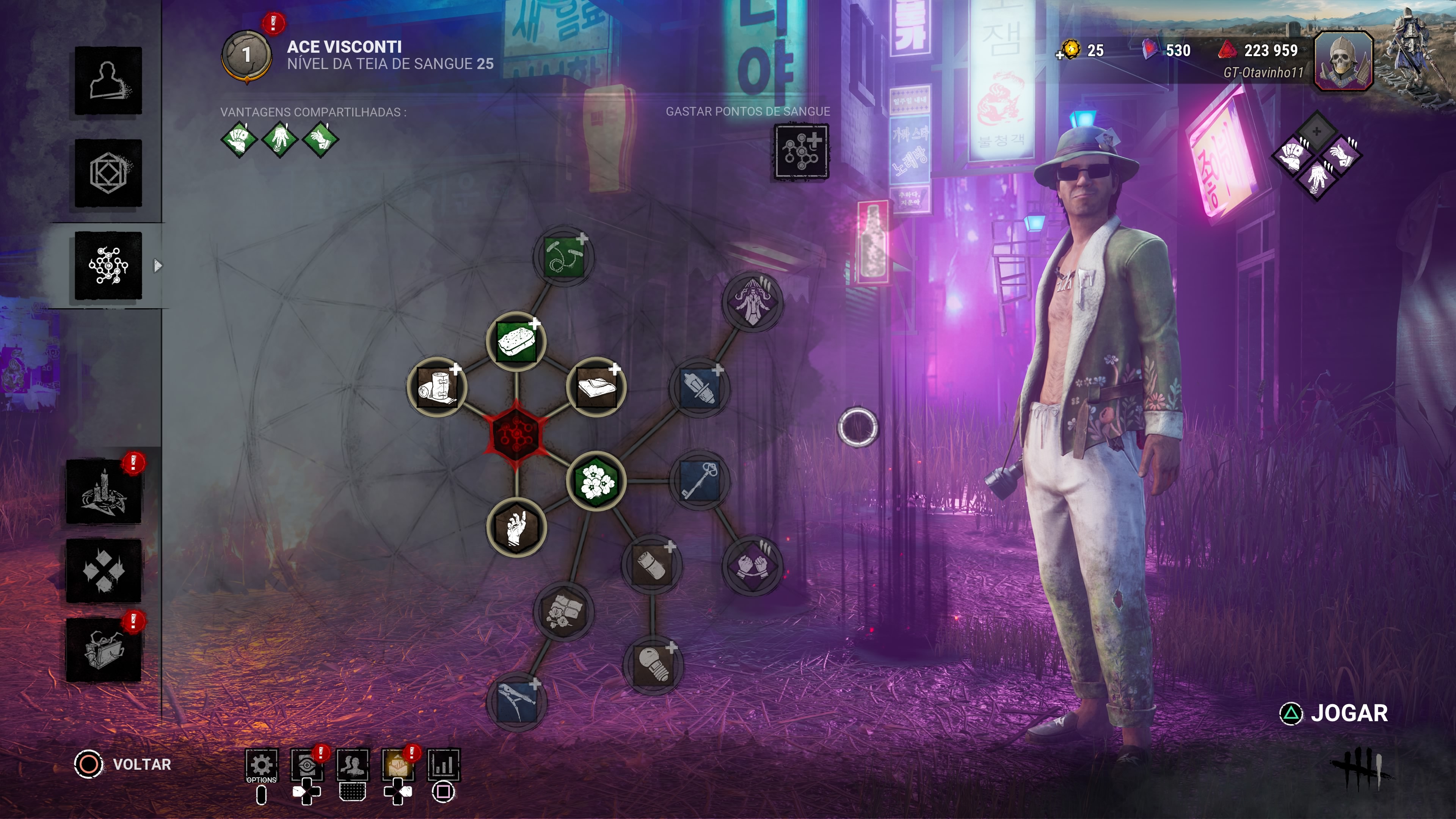Purchase the bandage roll add-on node
The width and height of the screenshot is (1456, 819).
coord(437,387)
